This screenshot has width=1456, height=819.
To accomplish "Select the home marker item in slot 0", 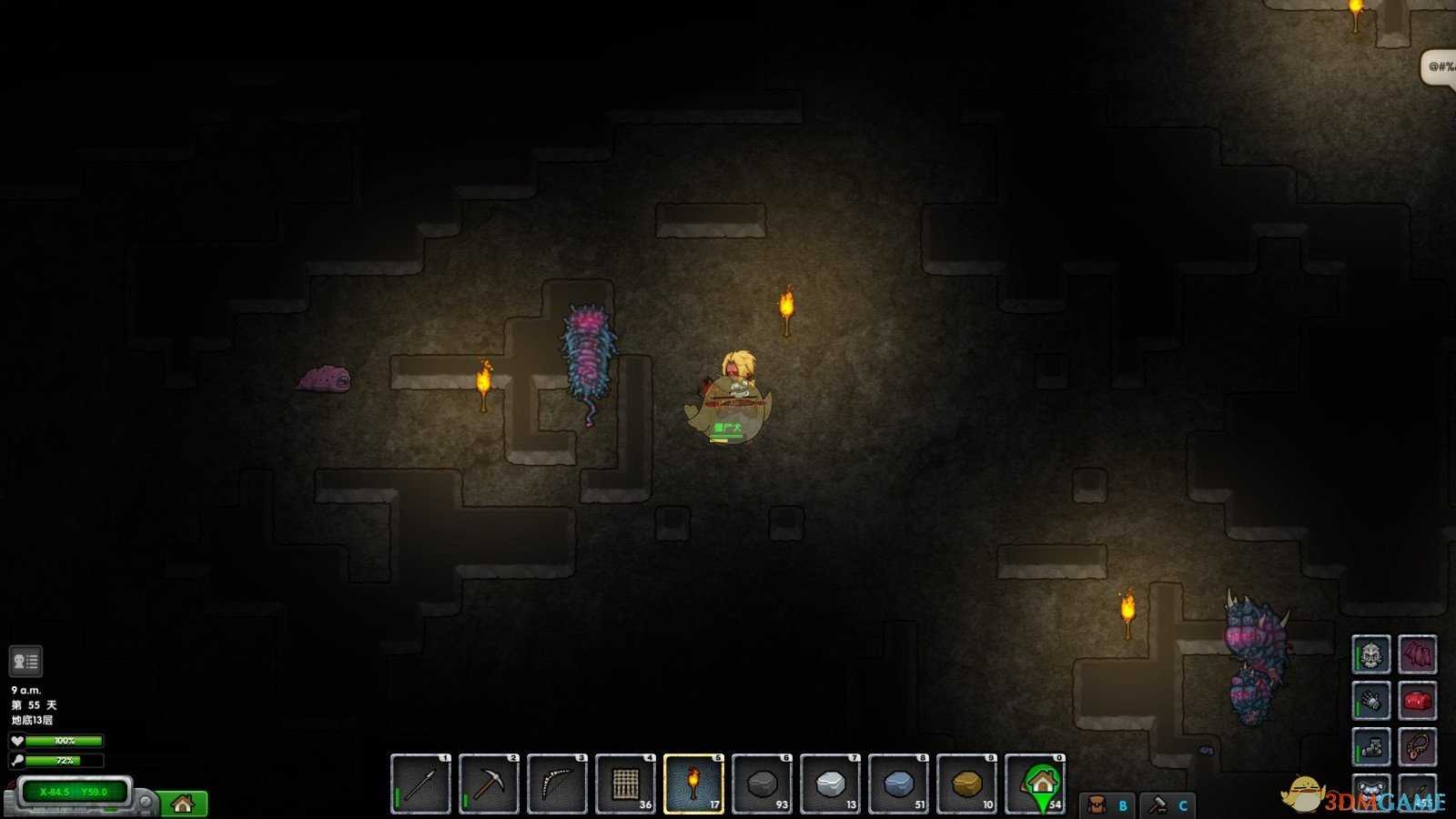I will [1036, 784].
